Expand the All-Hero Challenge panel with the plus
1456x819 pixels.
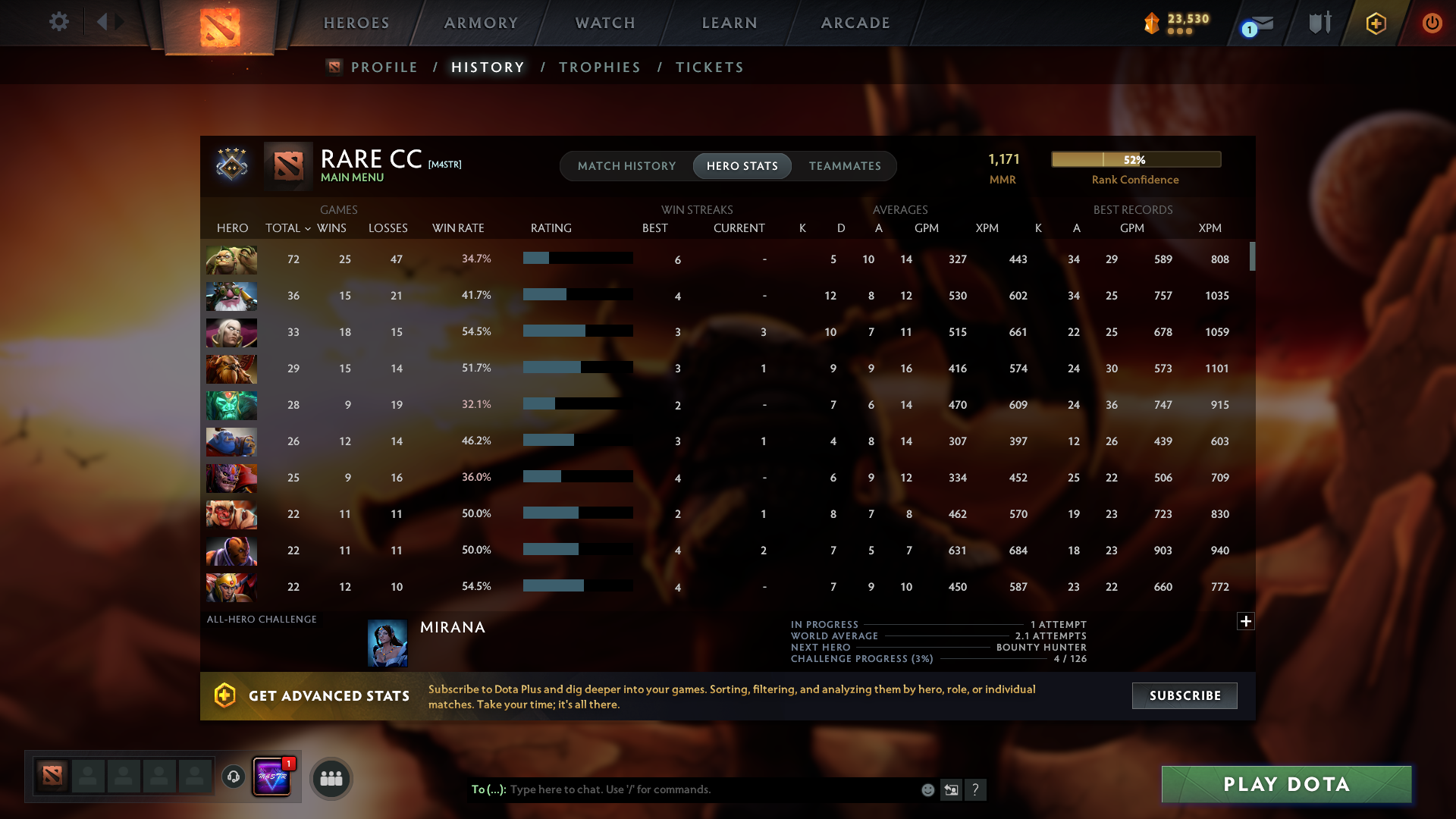click(1246, 621)
